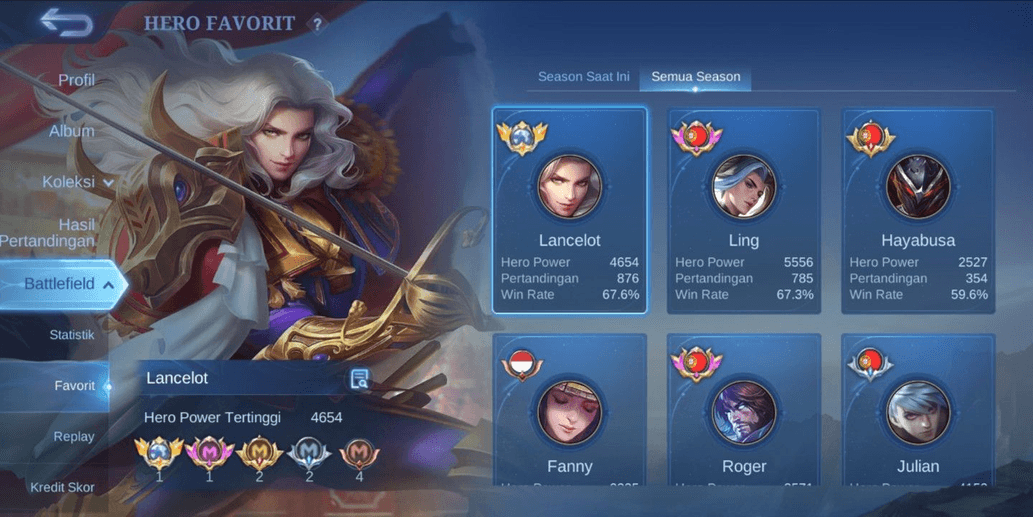
Task: Open Lancelot's detail icon beside his name
Action: [x=360, y=379]
